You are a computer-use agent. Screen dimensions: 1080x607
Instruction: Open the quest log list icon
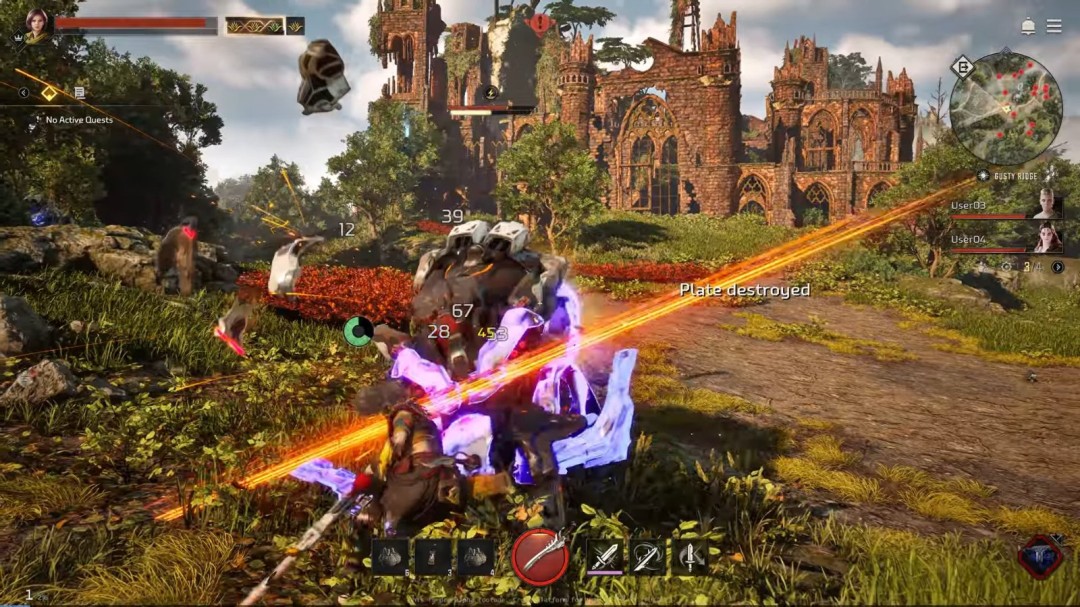tap(79, 93)
